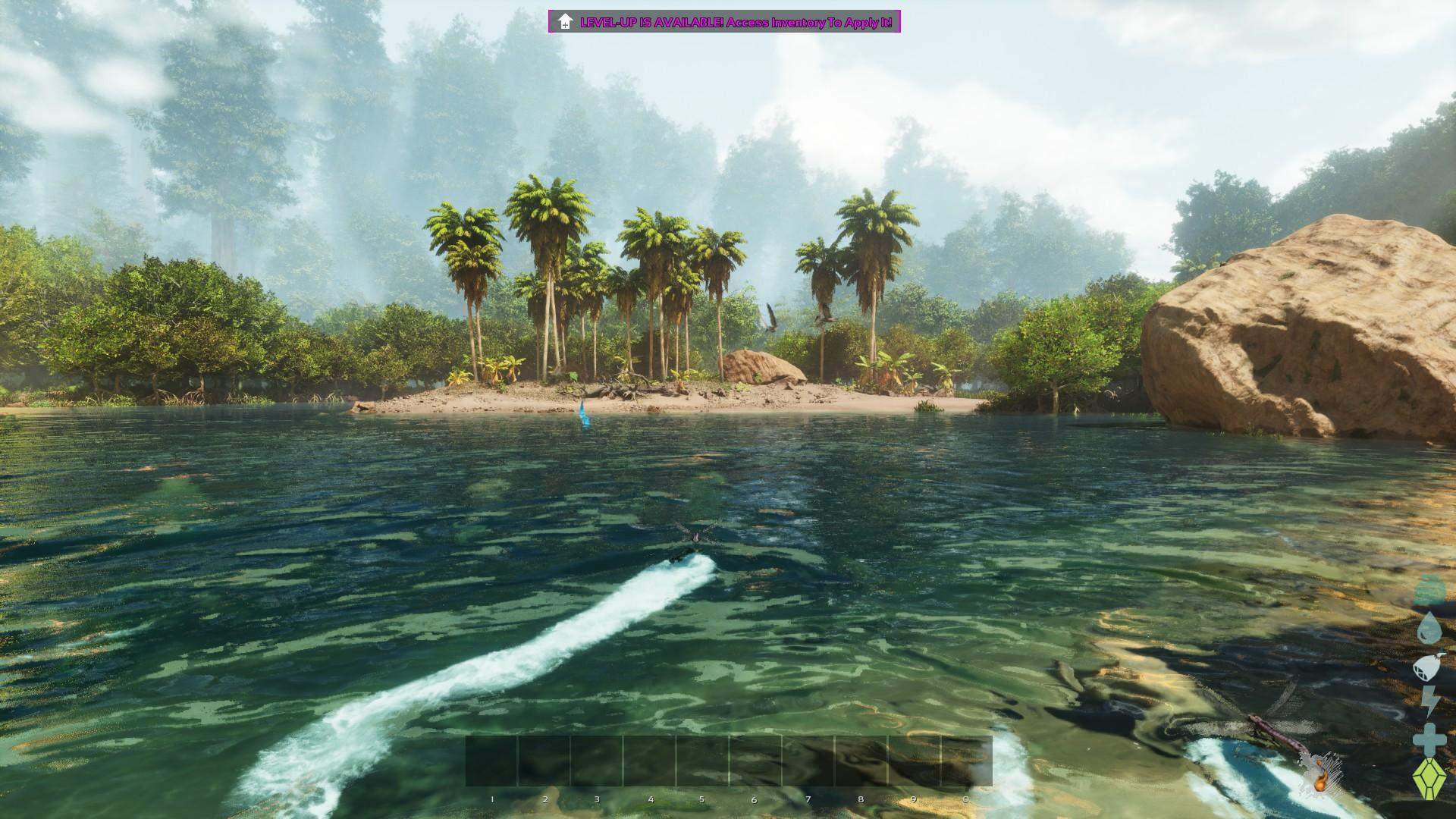Select the food status icon on right
The image size is (1456, 819).
tap(1428, 666)
